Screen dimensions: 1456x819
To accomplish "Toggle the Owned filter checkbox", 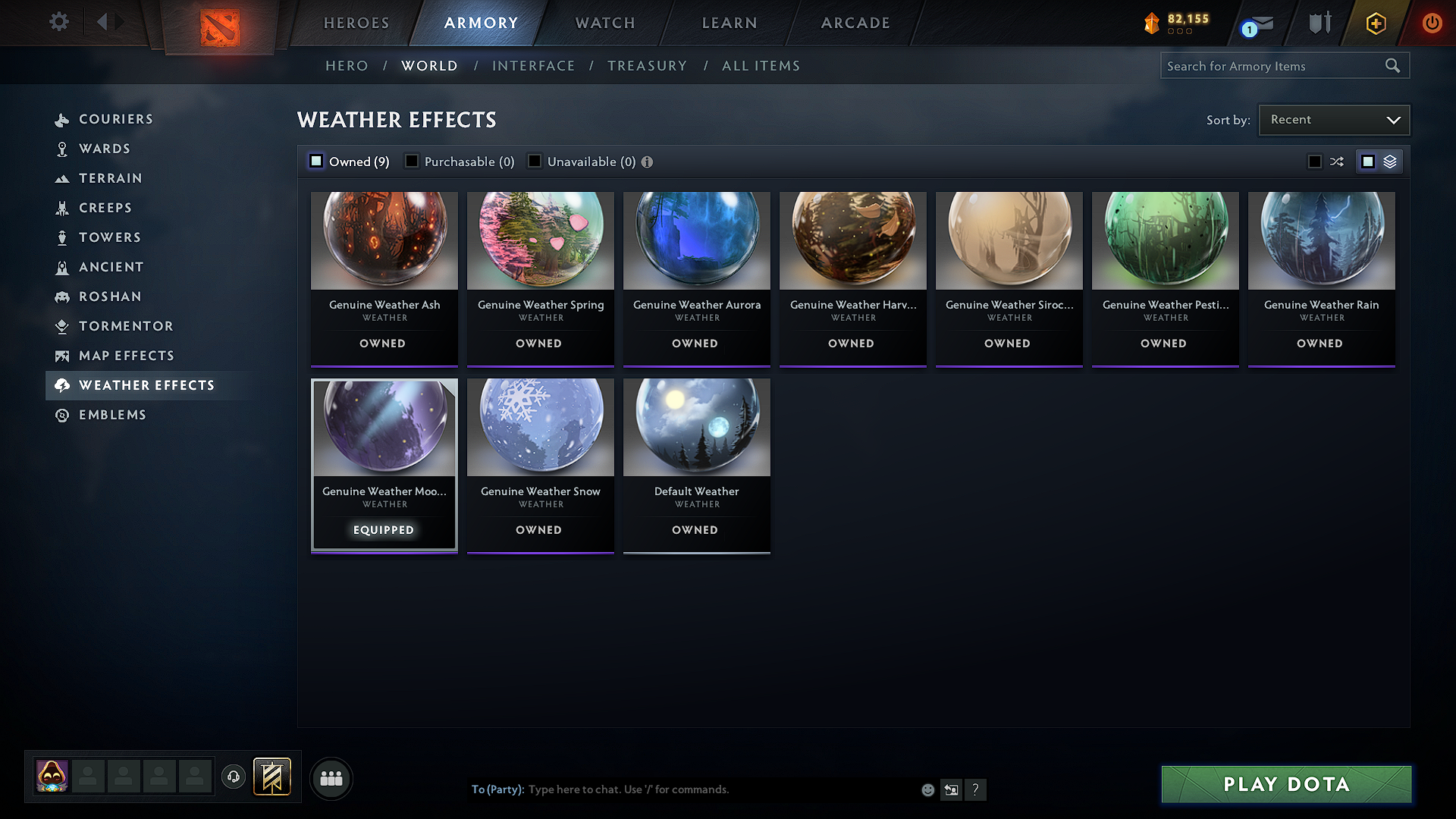I will click(x=315, y=161).
